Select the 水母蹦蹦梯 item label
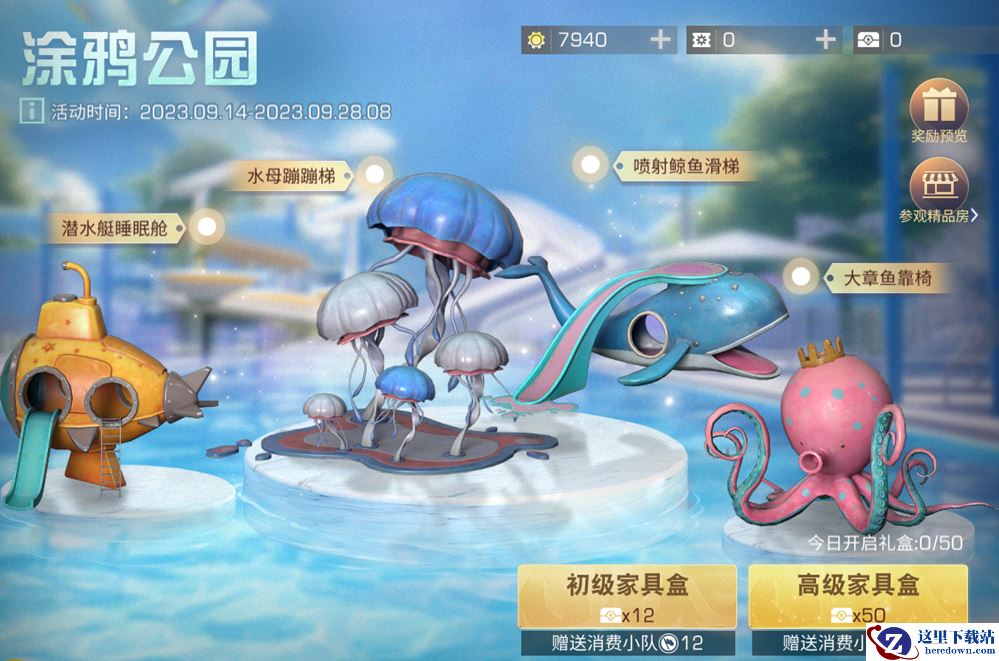 click(x=299, y=177)
